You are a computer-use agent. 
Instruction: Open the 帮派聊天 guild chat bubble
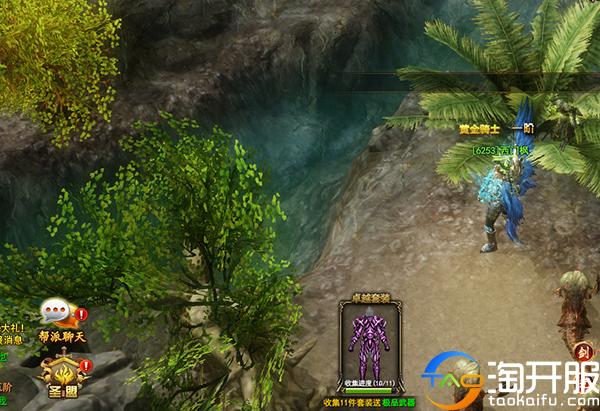pos(60,316)
